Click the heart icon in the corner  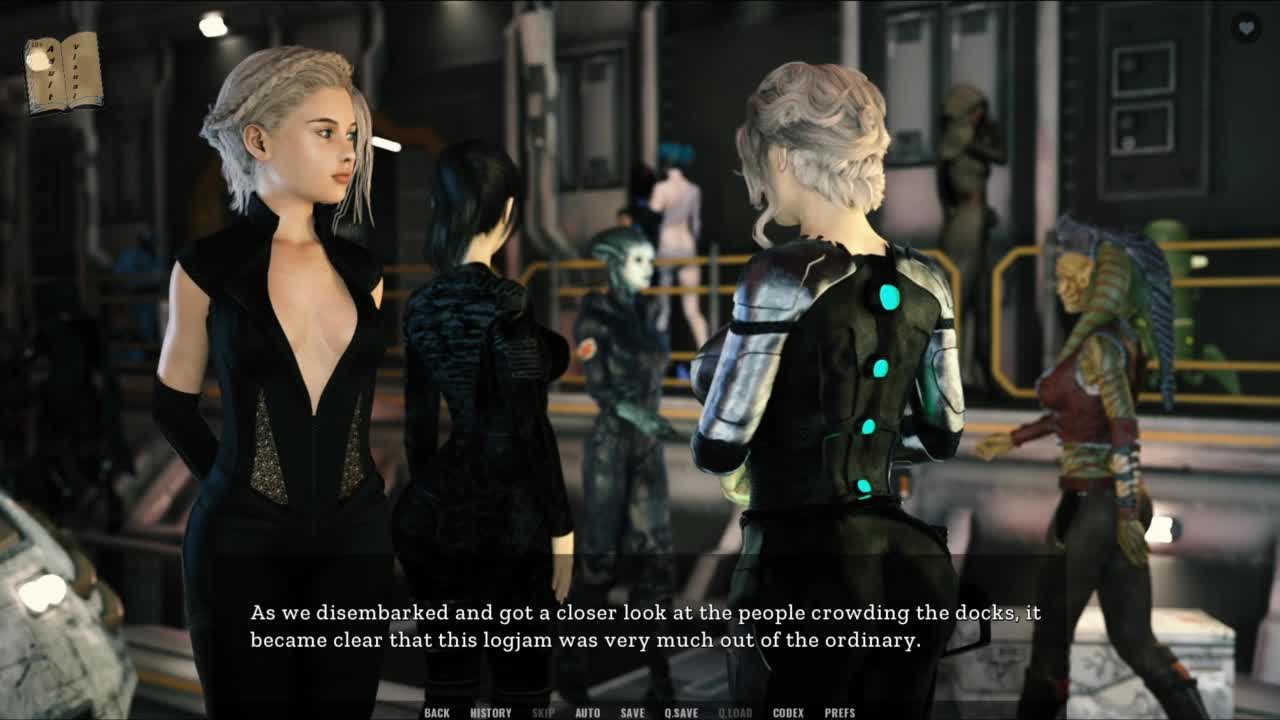coord(1246,28)
